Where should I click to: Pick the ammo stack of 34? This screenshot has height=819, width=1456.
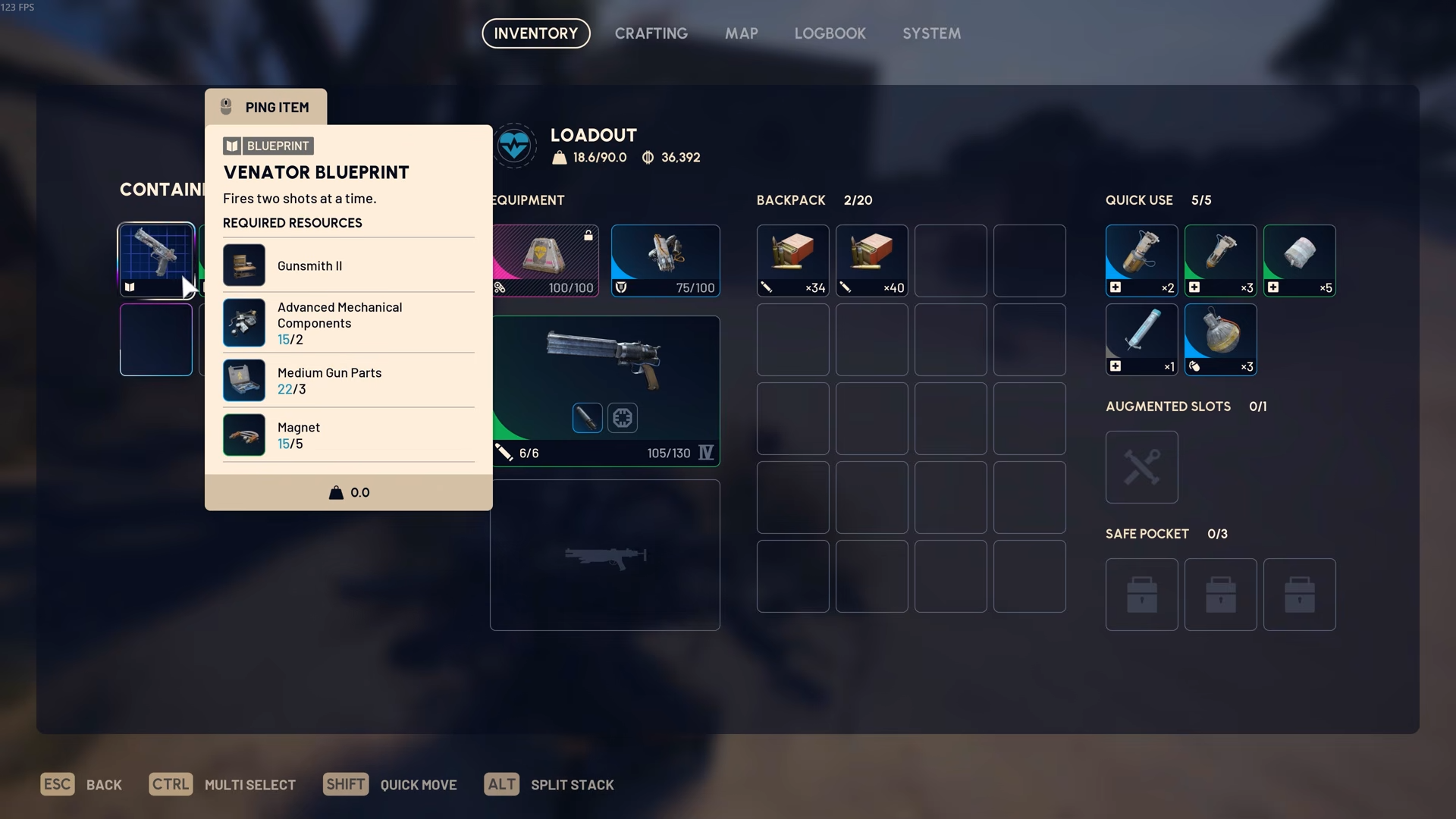pyautogui.click(x=792, y=260)
